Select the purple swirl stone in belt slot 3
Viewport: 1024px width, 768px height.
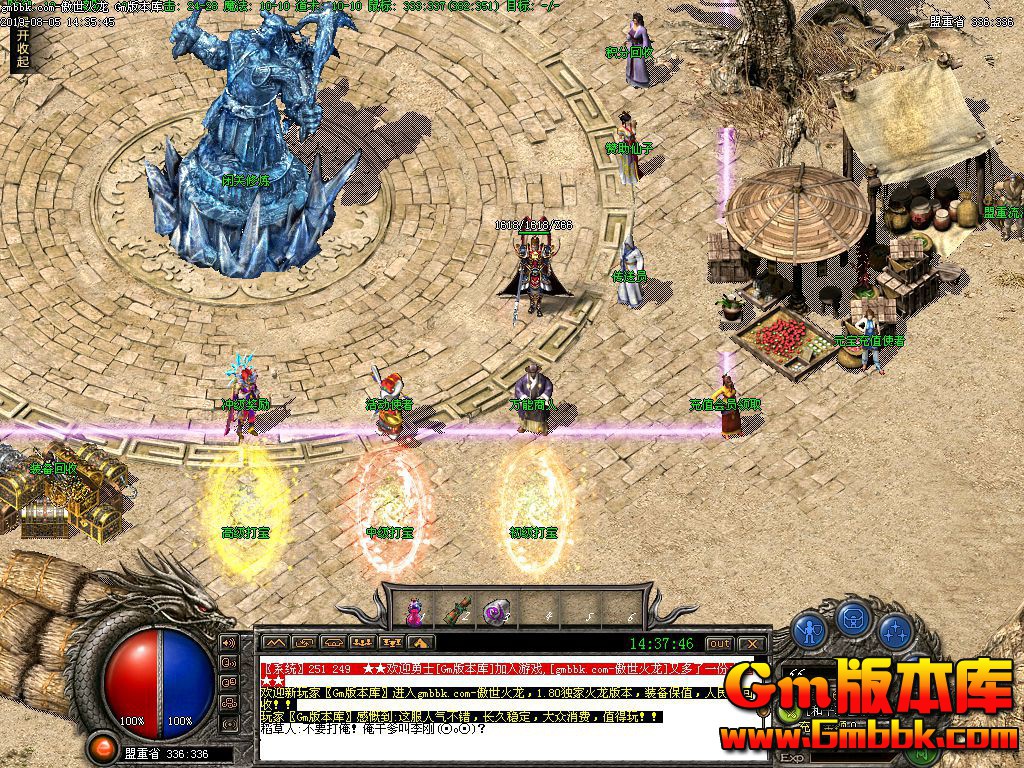tap(494, 611)
